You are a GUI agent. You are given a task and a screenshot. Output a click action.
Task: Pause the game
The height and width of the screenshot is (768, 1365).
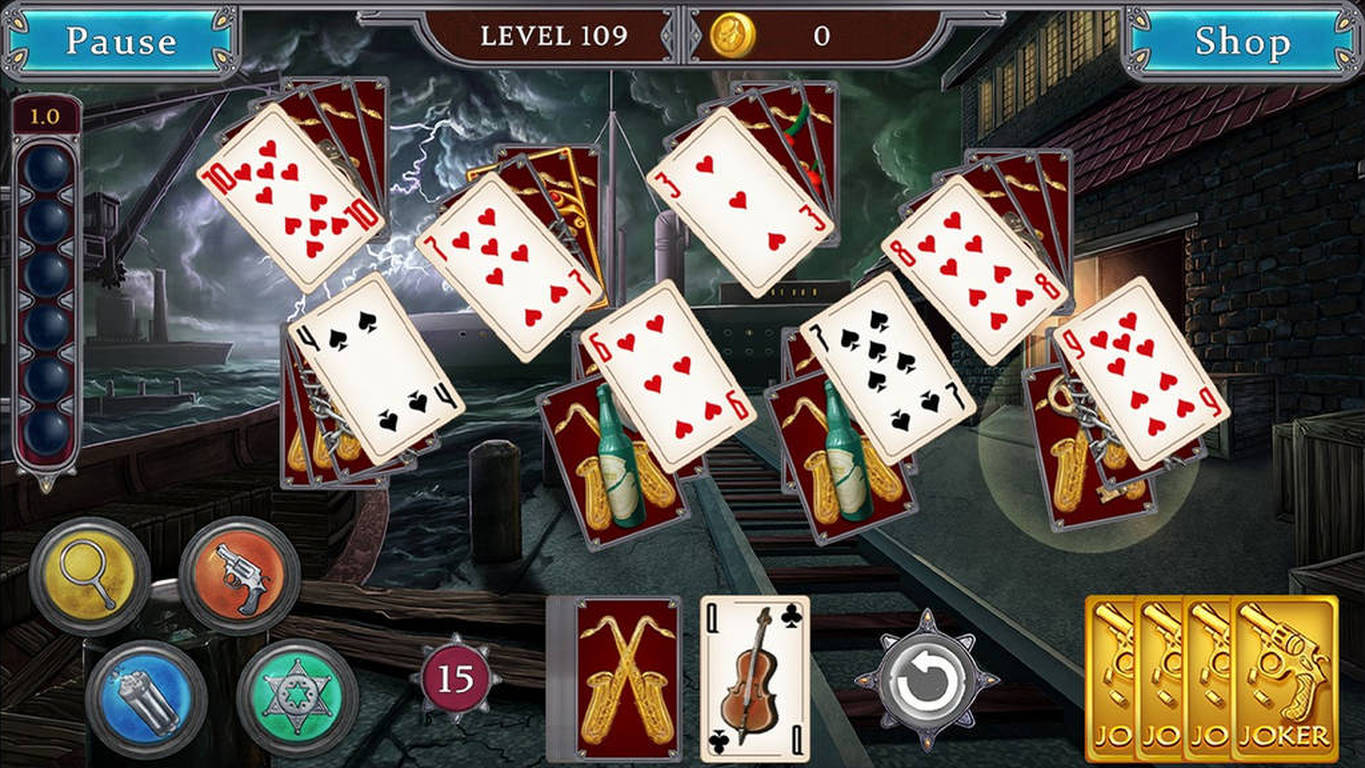pos(119,42)
